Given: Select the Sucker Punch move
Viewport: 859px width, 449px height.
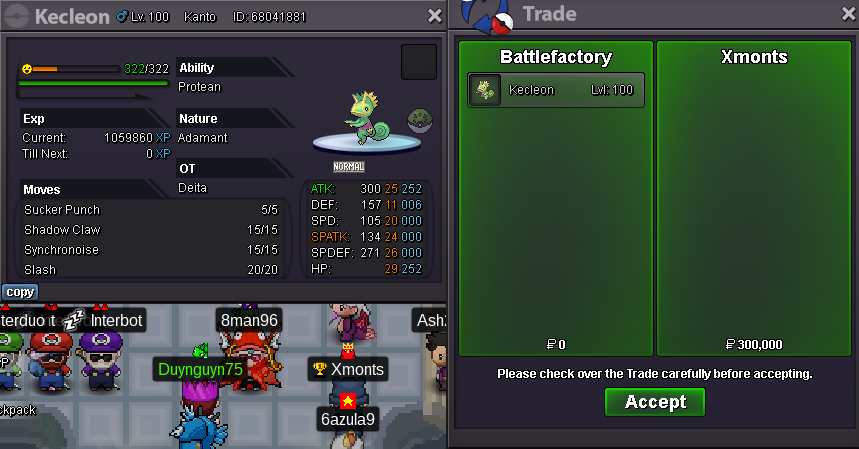Looking at the screenshot, I should pyautogui.click(x=150, y=210).
